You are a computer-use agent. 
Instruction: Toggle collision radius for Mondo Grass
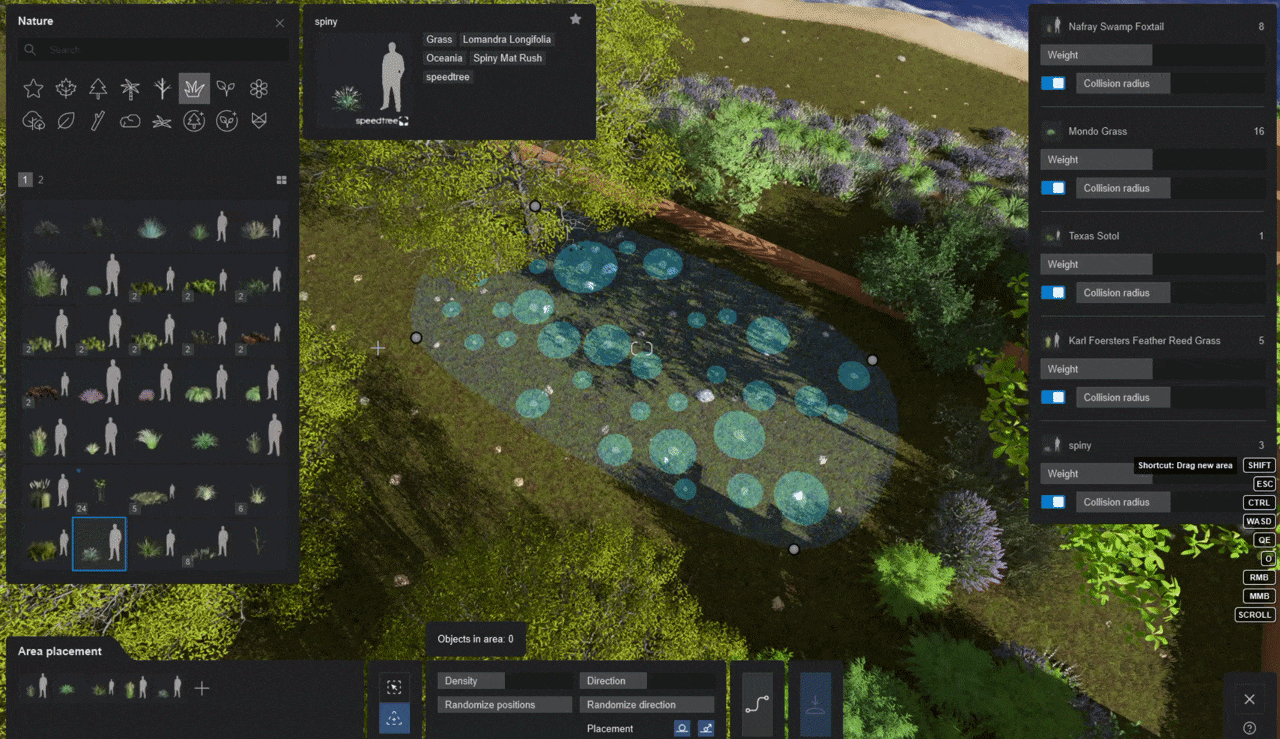click(1053, 188)
